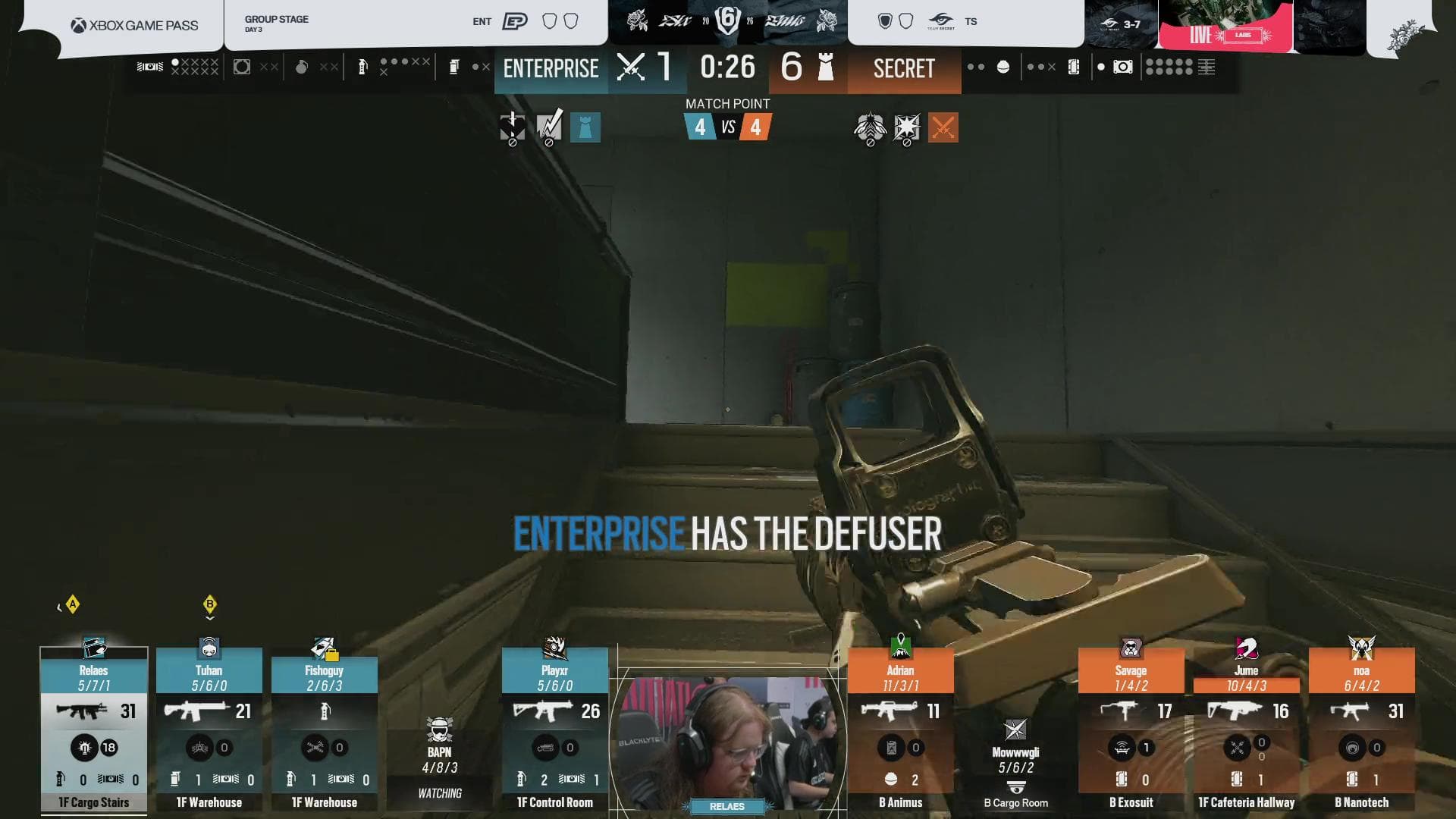Click the Secret team name banner
Screen dimensions: 1456x819
(x=904, y=68)
